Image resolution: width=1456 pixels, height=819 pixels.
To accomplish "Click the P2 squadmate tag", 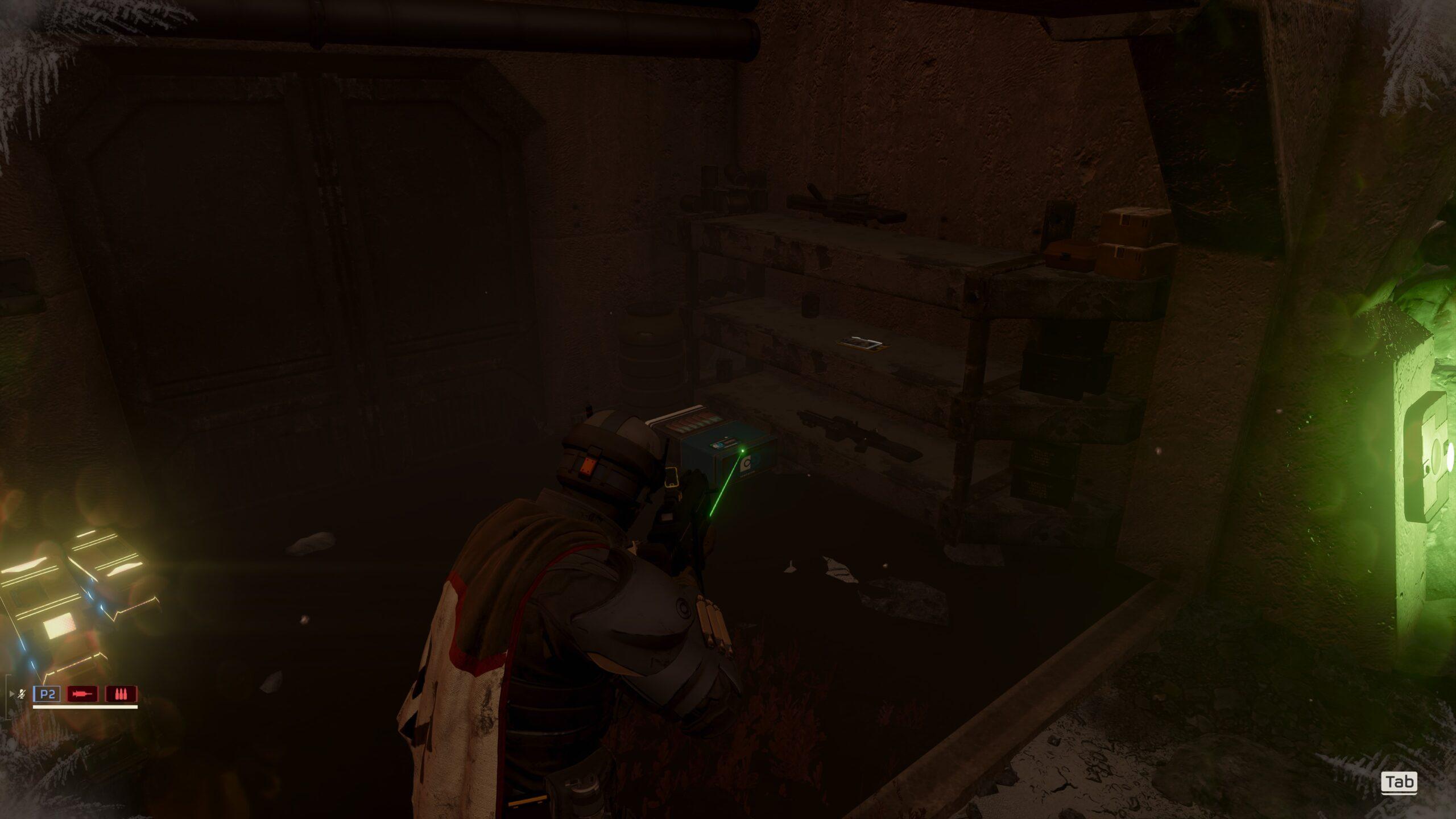I will pyautogui.click(x=47, y=694).
